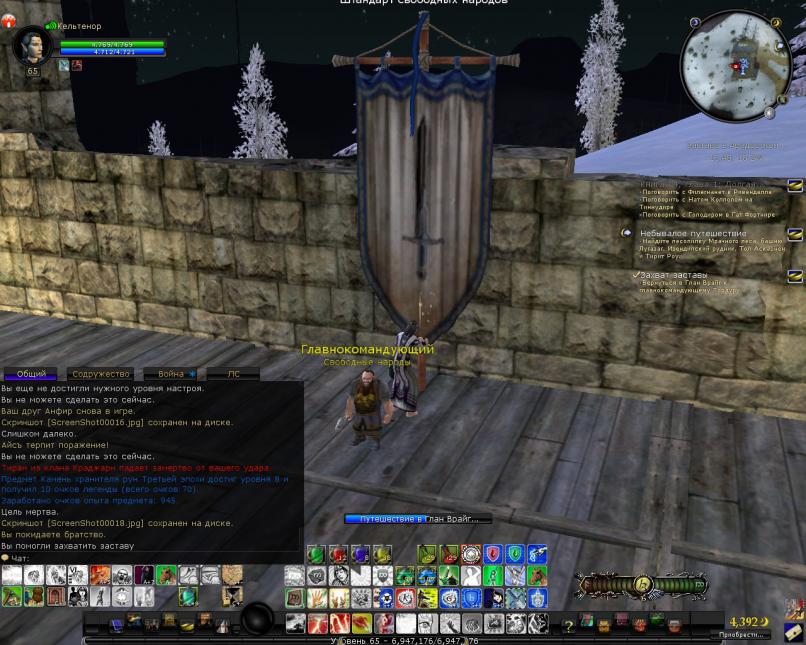
Task: Switch to the ЛС chat tab
Action: [x=233, y=374]
